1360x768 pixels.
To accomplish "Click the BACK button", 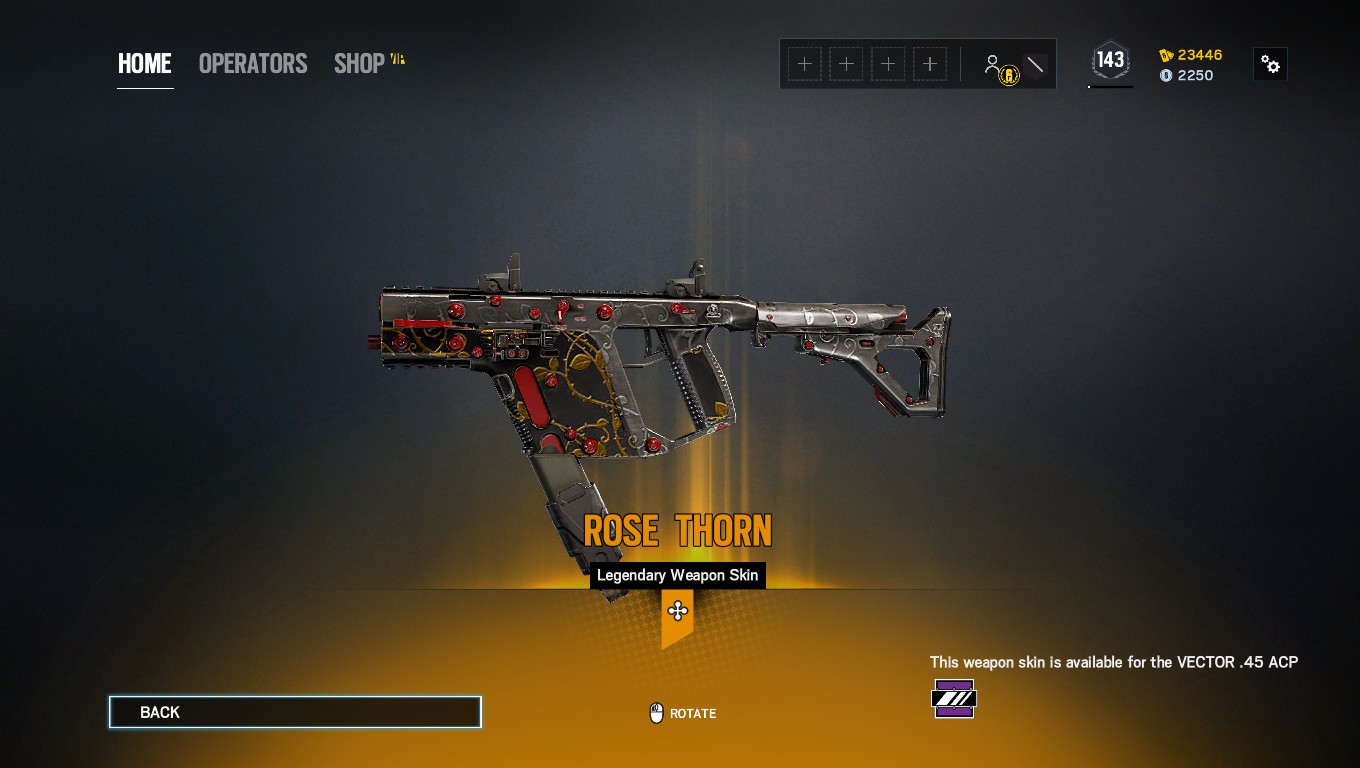I will pos(294,712).
